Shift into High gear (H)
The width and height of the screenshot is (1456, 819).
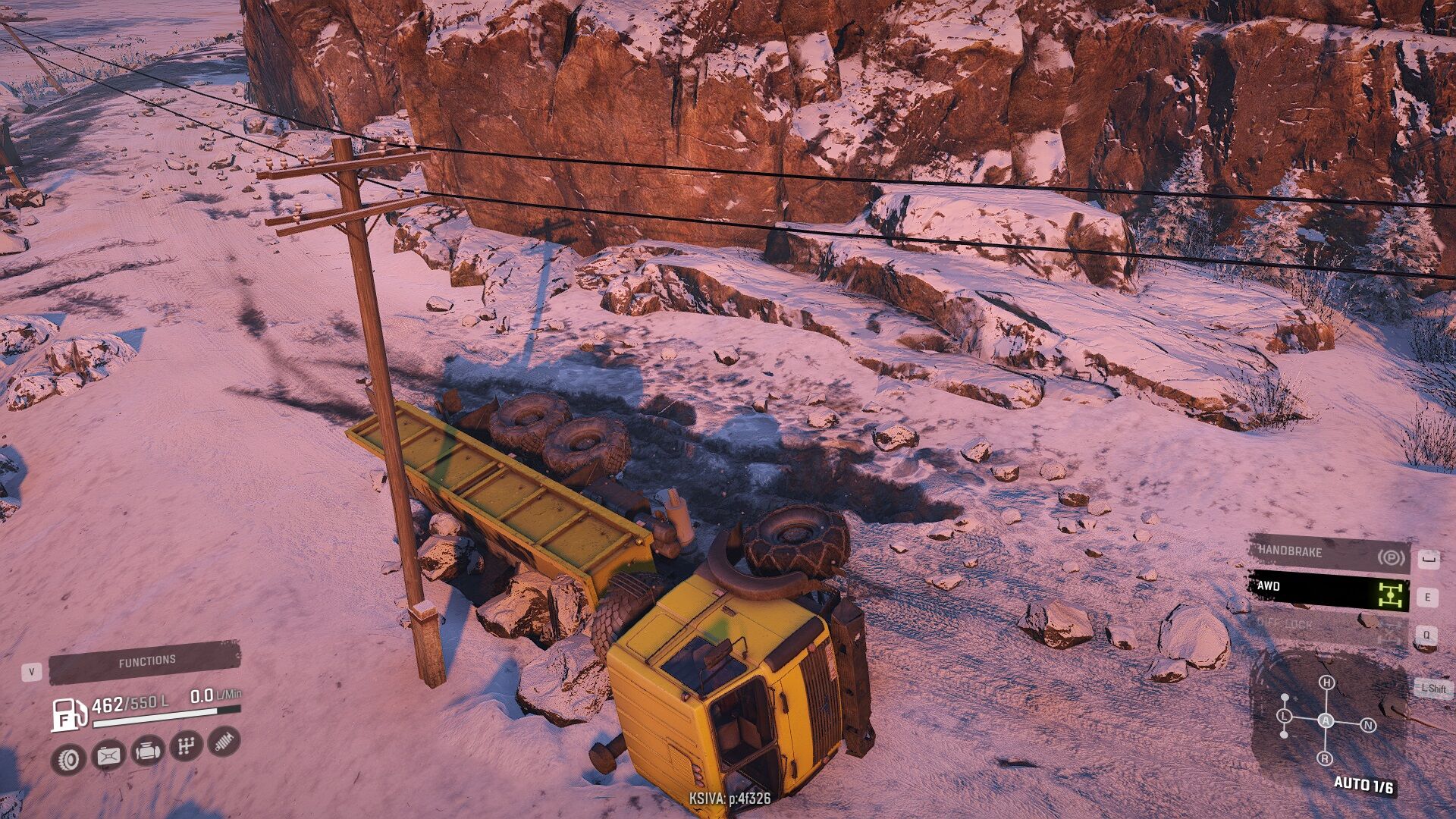pos(1326,682)
